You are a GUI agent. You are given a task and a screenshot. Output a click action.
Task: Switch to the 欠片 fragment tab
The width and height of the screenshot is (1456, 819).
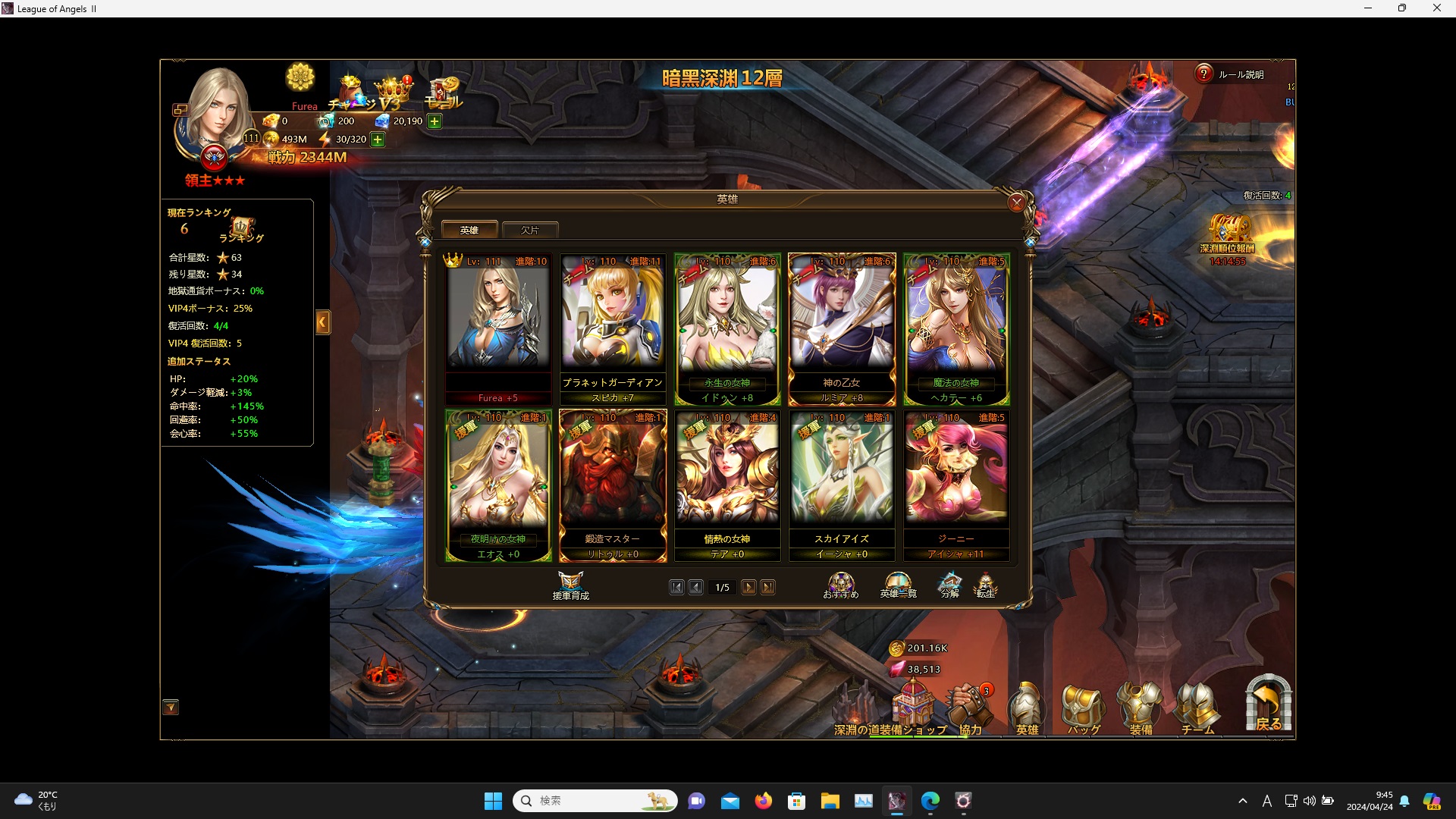530,230
